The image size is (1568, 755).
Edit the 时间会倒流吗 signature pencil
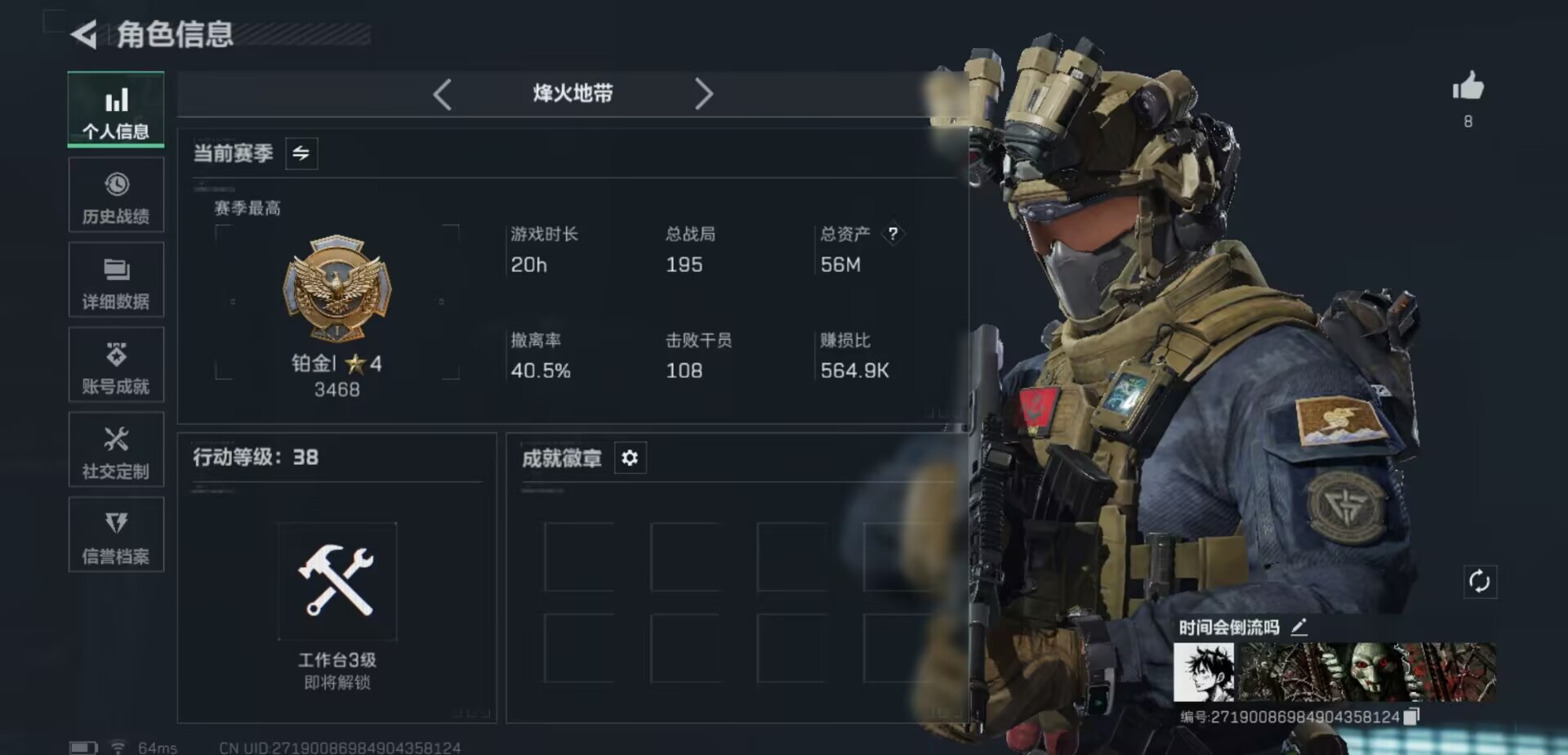[1298, 627]
